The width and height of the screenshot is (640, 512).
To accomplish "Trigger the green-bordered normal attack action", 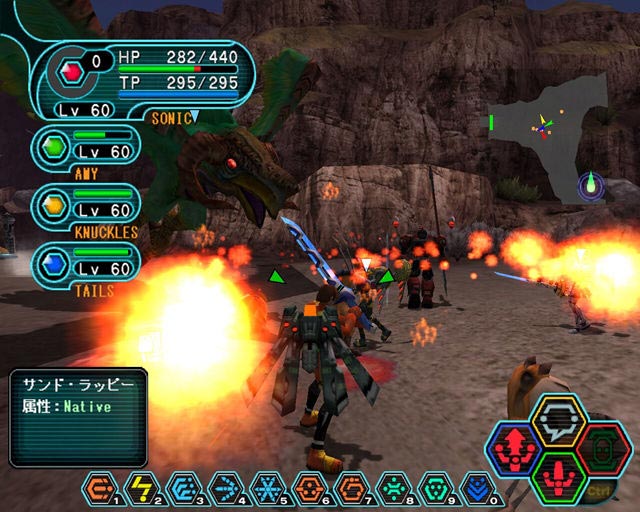I will pyautogui.click(x=559, y=476).
